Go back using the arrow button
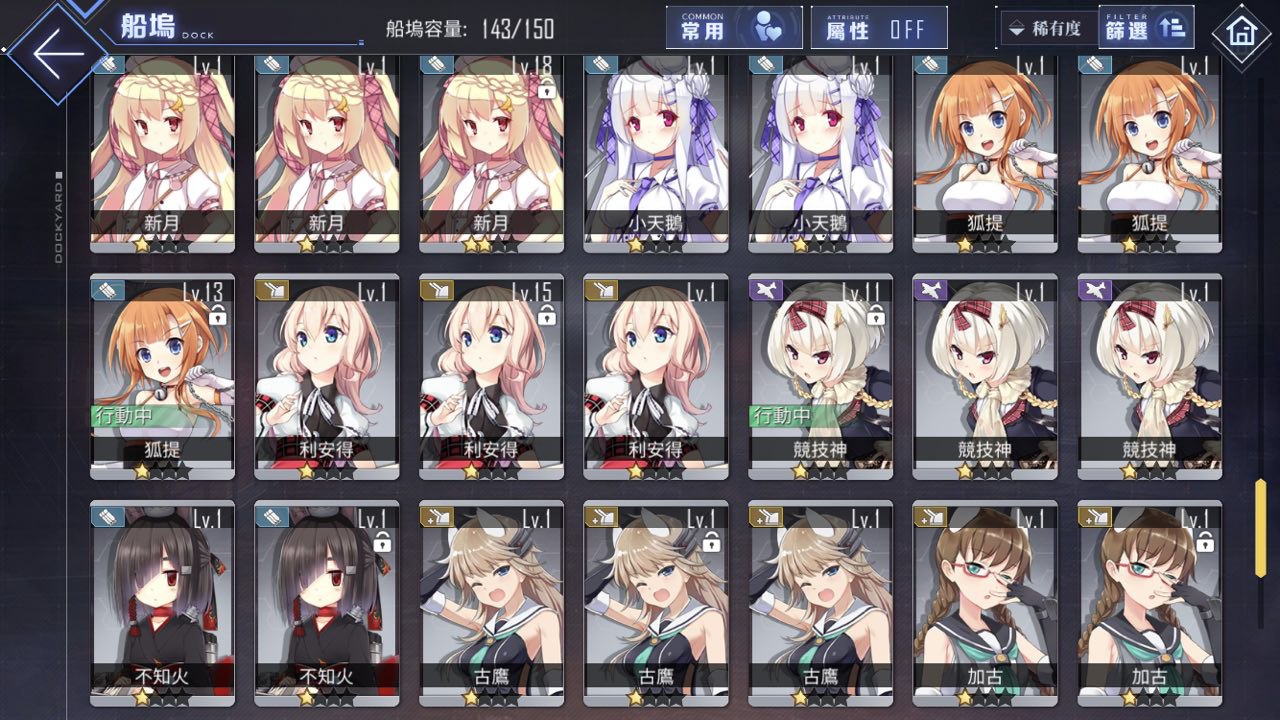The width and height of the screenshot is (1280, 720). pos(58,55)
